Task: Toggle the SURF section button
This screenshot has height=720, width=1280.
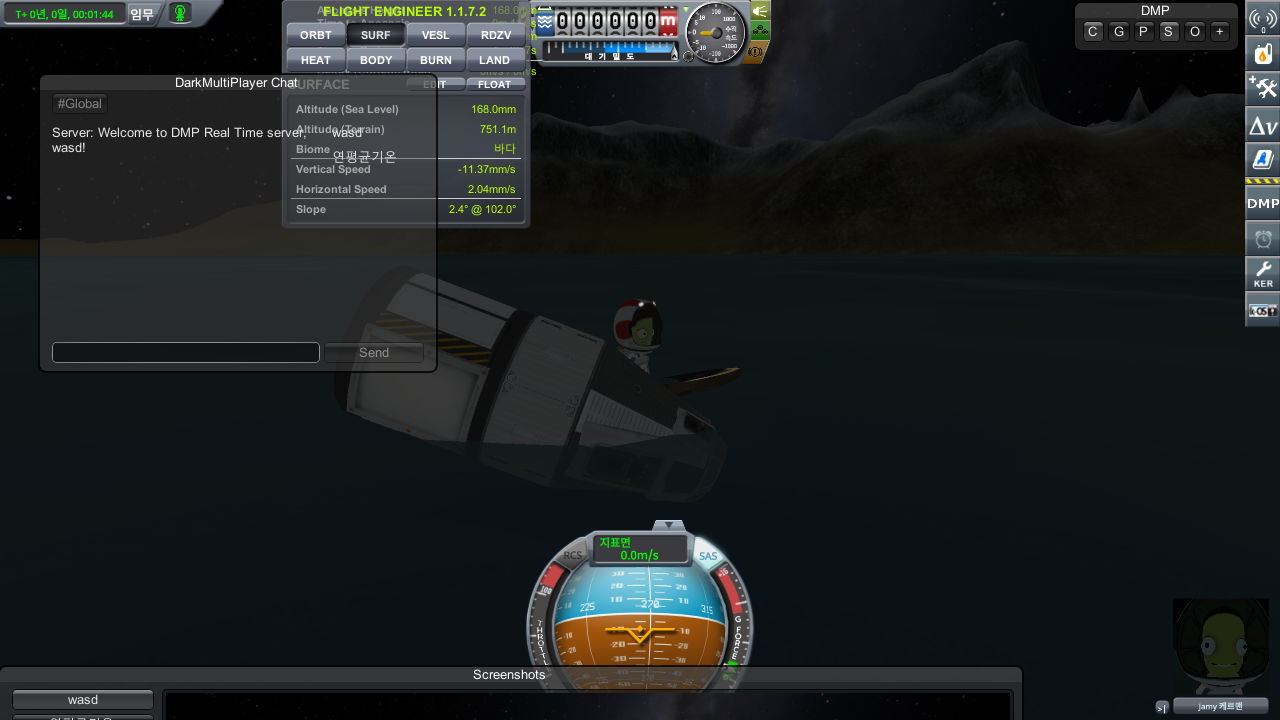Action: pos(376,35)
